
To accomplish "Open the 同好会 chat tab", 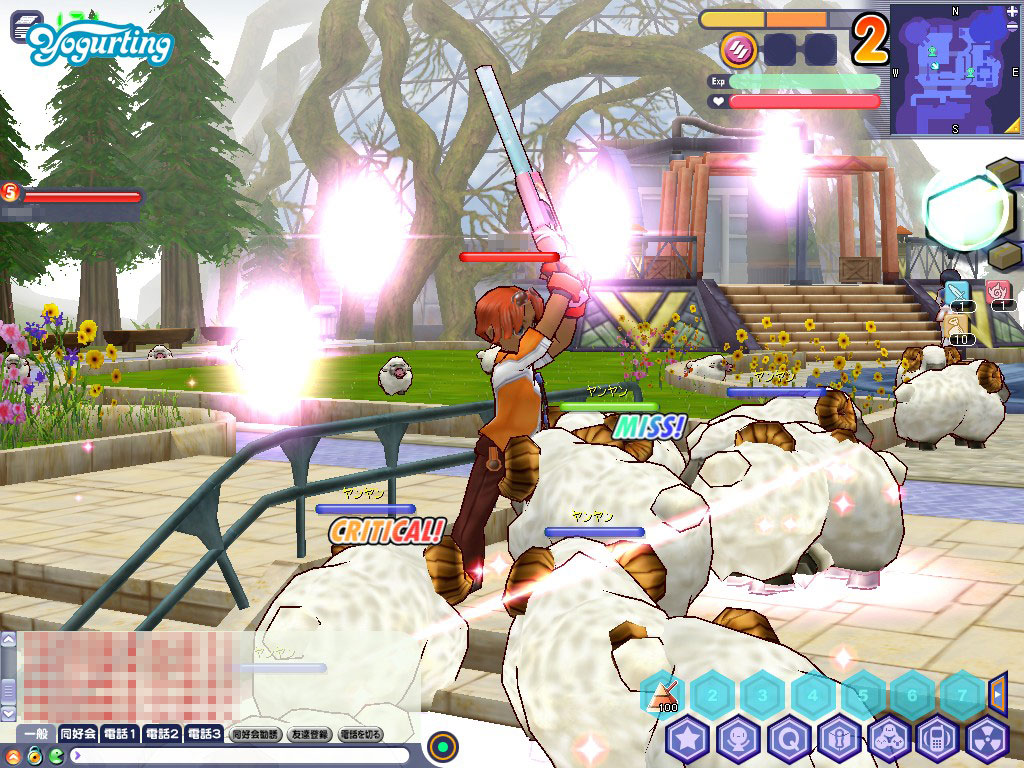I will (77, 734).
